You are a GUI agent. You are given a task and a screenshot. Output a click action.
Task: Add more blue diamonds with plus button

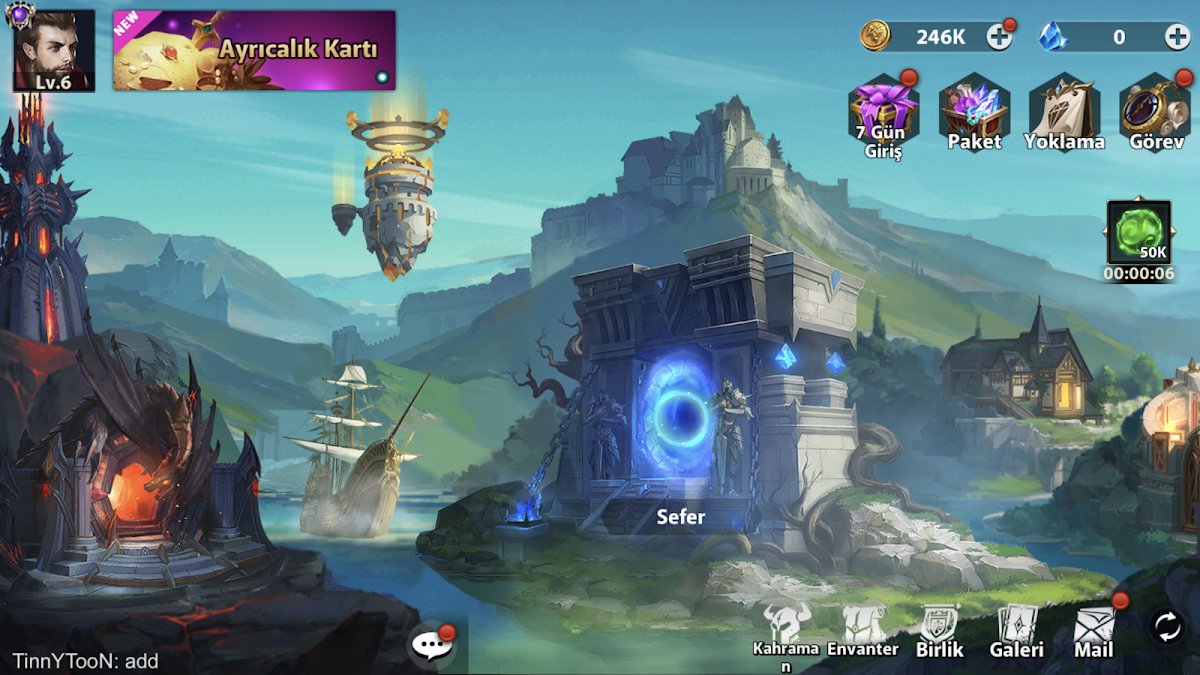1177,37
